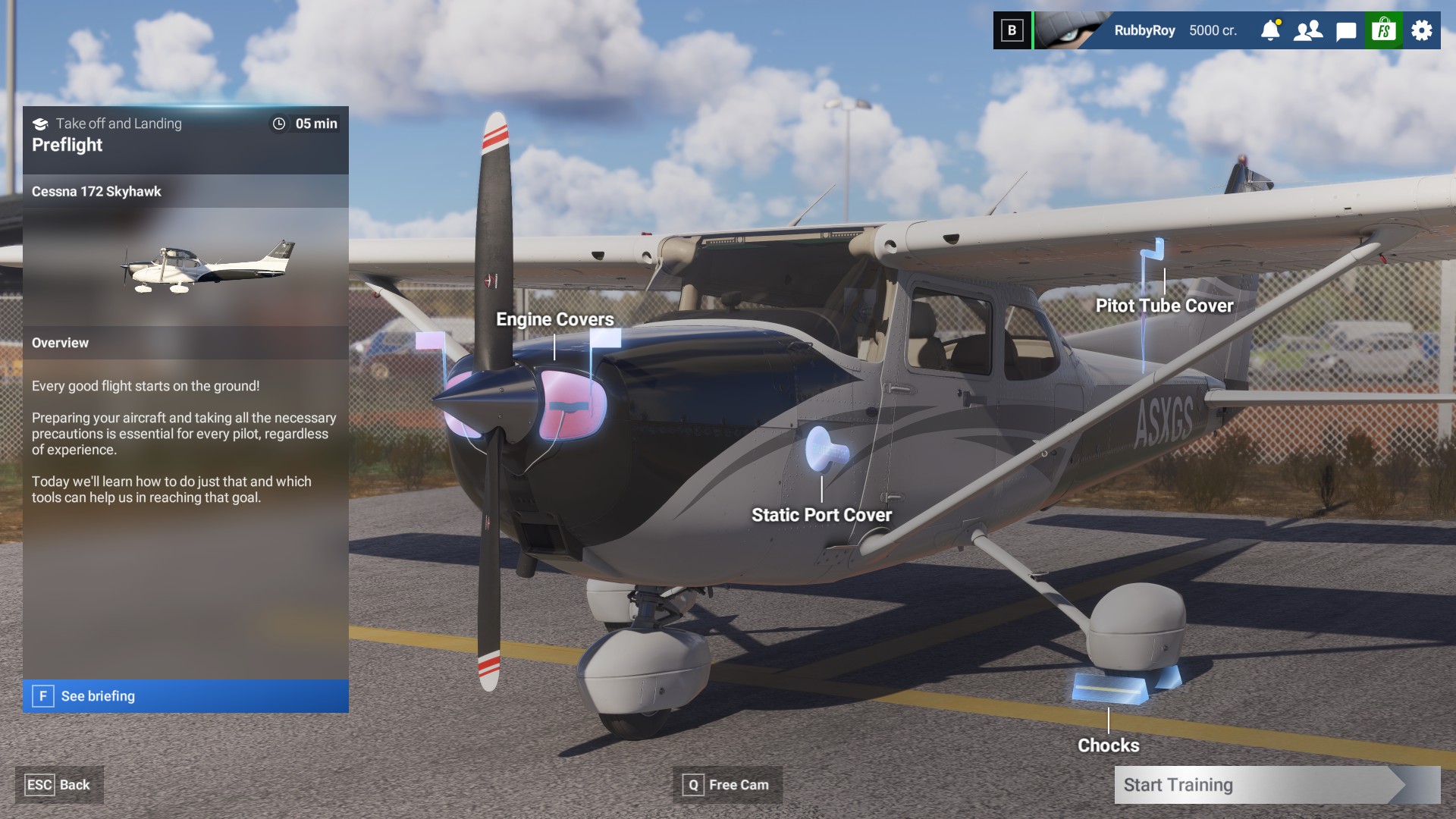Select the Engine Covers label

pyautogui.click(x=554, y=319)
